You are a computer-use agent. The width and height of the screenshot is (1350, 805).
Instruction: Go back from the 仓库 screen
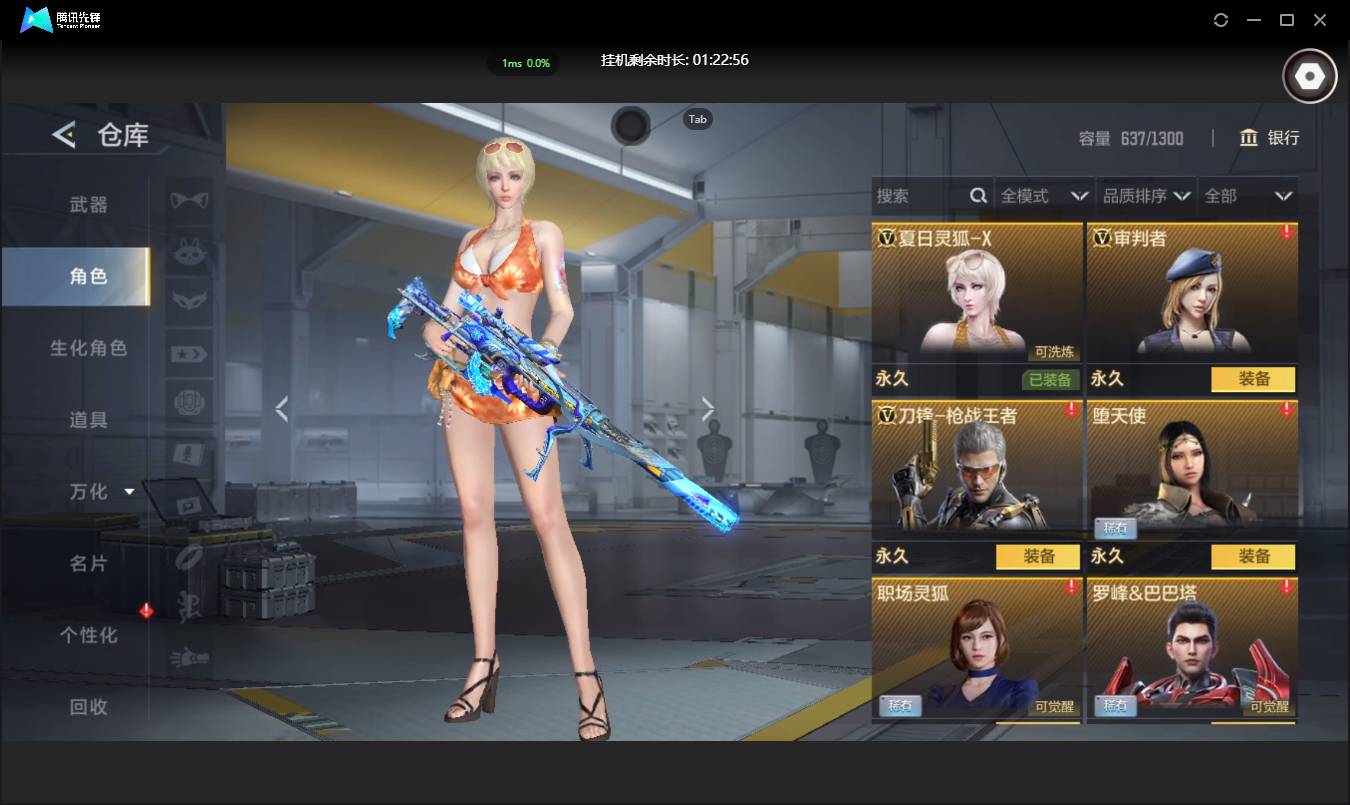(x=64, y=134)
